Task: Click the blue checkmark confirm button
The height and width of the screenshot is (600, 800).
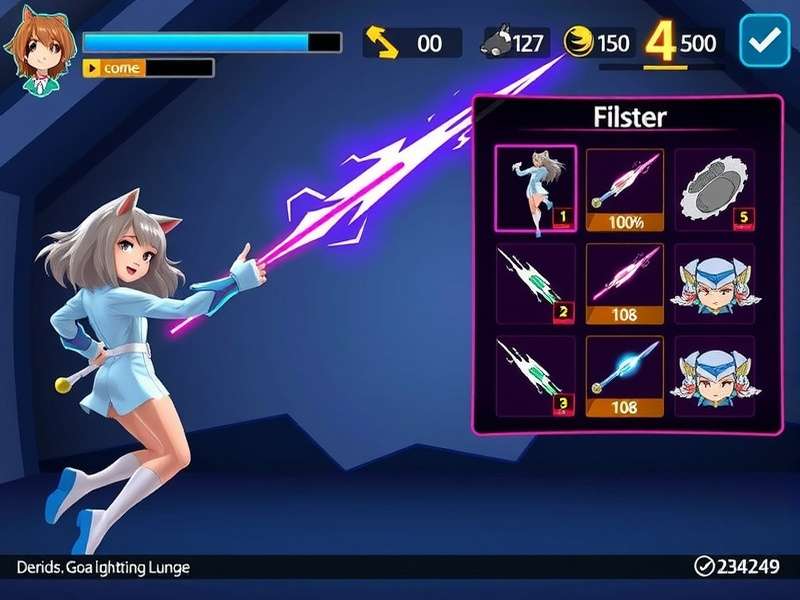Action: [764, 41]
